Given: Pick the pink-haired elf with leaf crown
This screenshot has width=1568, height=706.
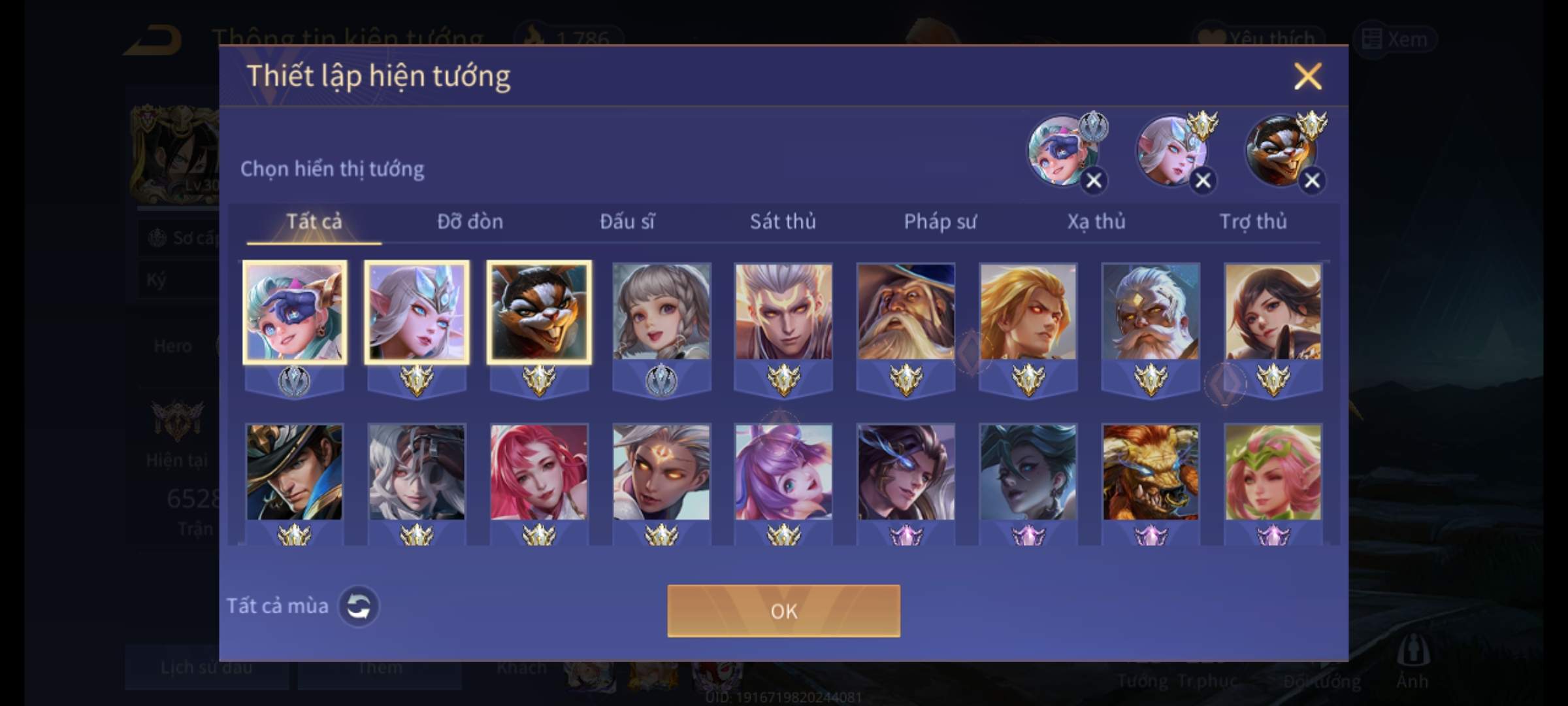Looking at the screenshot, I should pos(1273,472).
